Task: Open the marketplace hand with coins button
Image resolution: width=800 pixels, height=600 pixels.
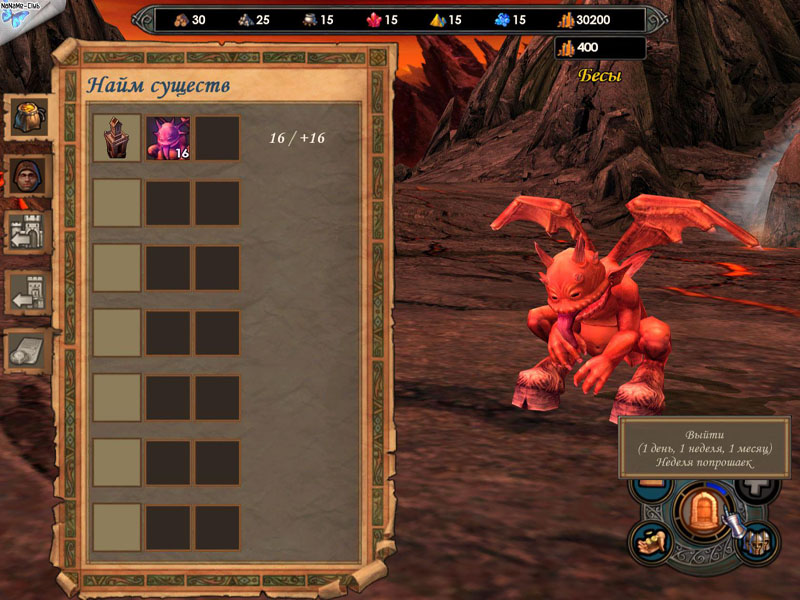Action: pyautogui.click(x=651, y=541)
